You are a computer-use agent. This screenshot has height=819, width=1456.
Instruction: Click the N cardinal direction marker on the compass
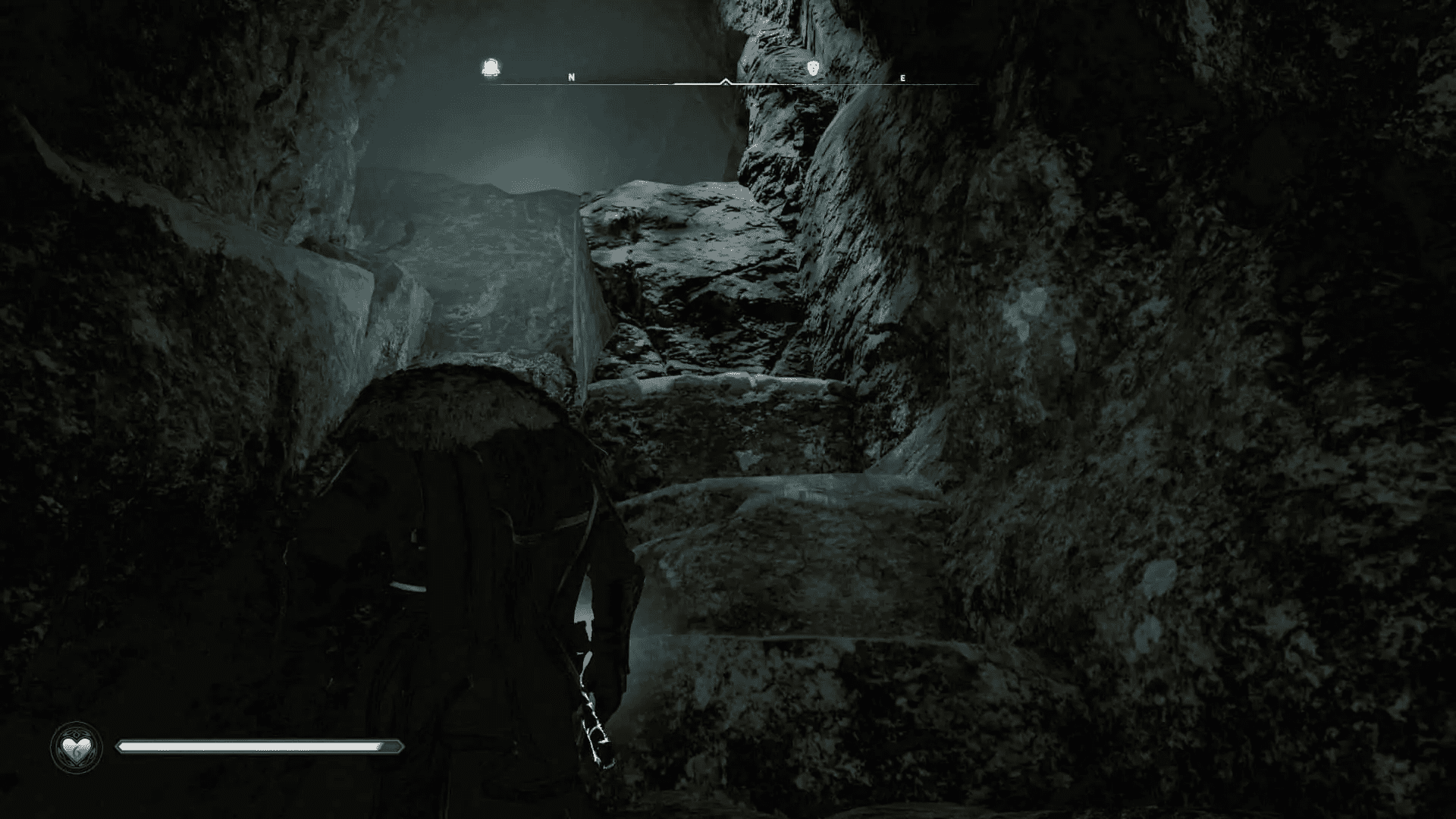(x=571, y=77)
